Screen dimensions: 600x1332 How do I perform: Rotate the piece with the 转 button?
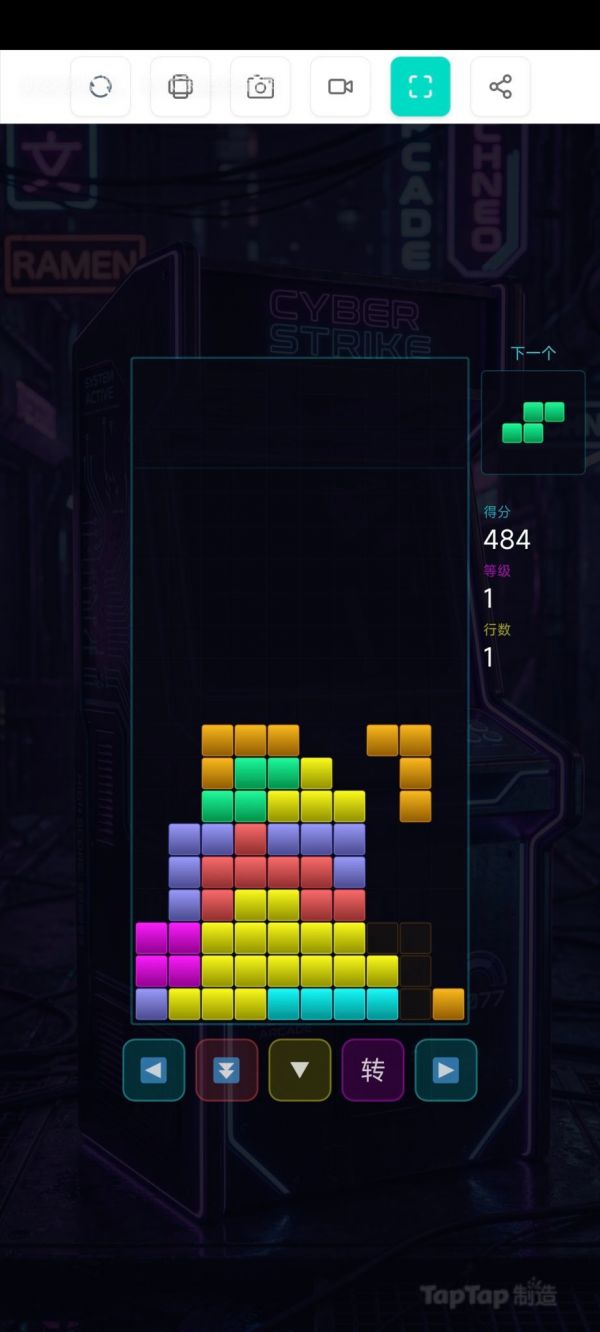(373, 1070)
